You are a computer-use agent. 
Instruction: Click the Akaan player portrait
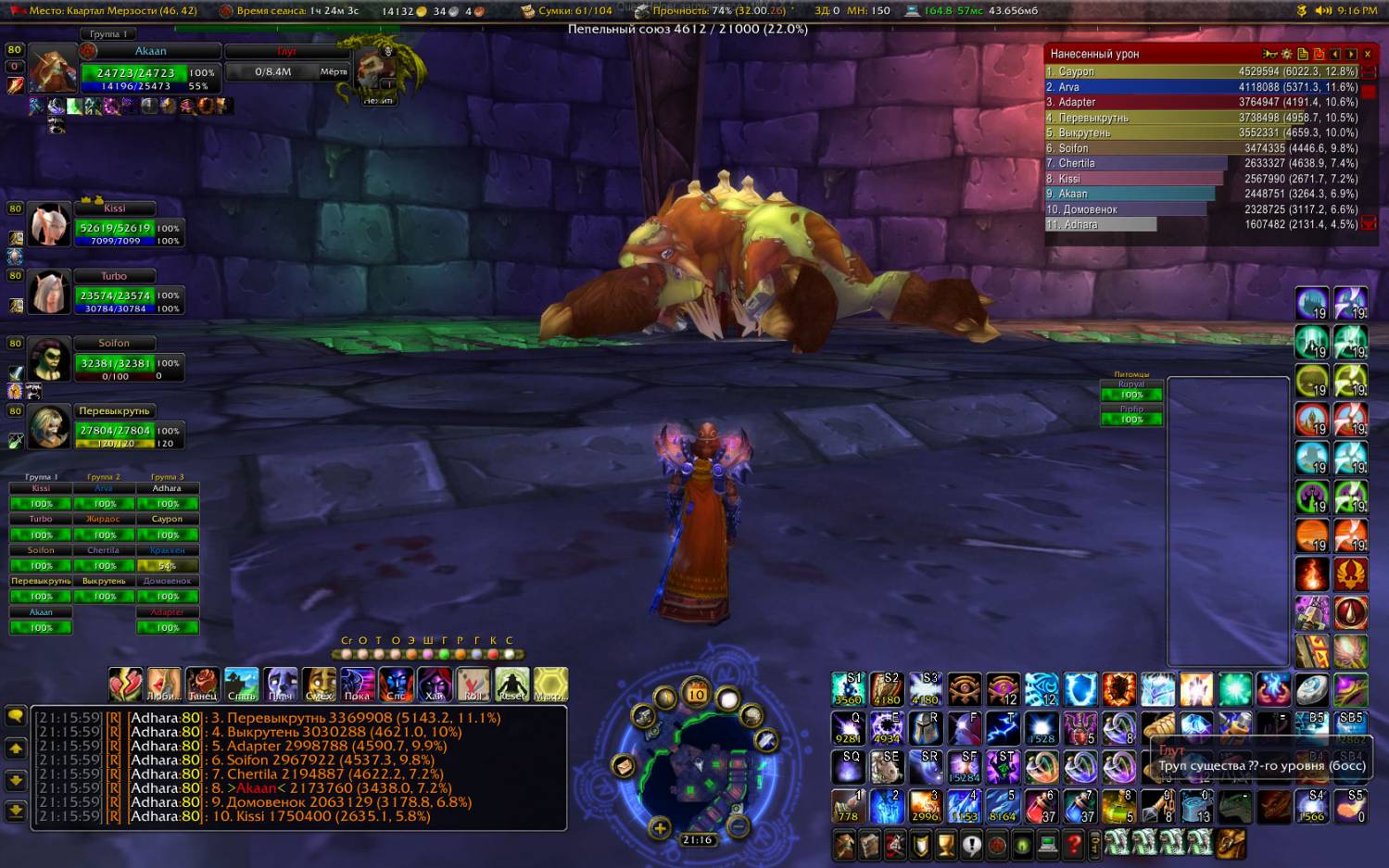coord(52,70)
